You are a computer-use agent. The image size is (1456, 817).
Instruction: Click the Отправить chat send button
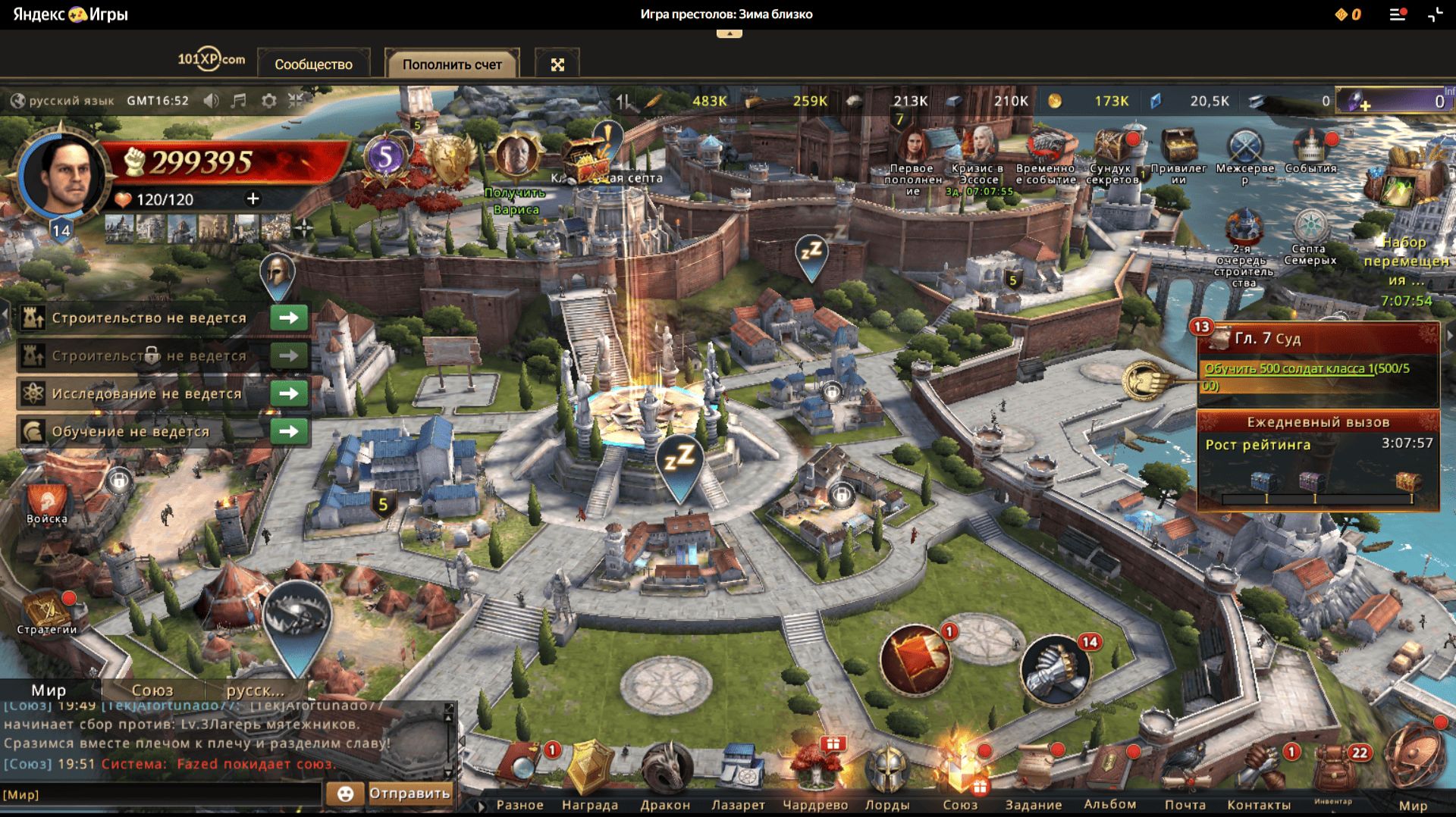(x=409, y=793)
